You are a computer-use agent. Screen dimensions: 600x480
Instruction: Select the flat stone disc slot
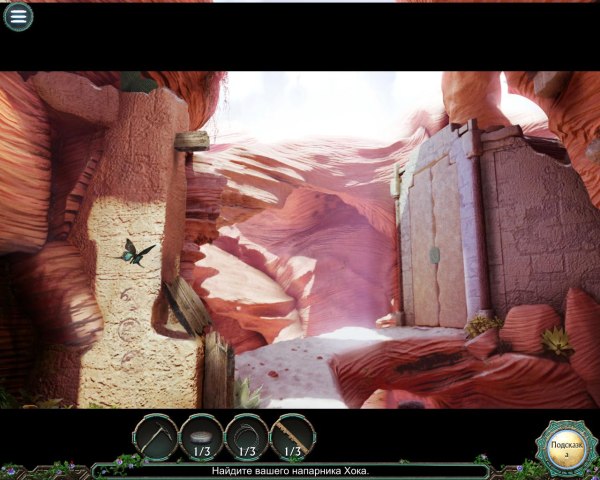(201, 437)
